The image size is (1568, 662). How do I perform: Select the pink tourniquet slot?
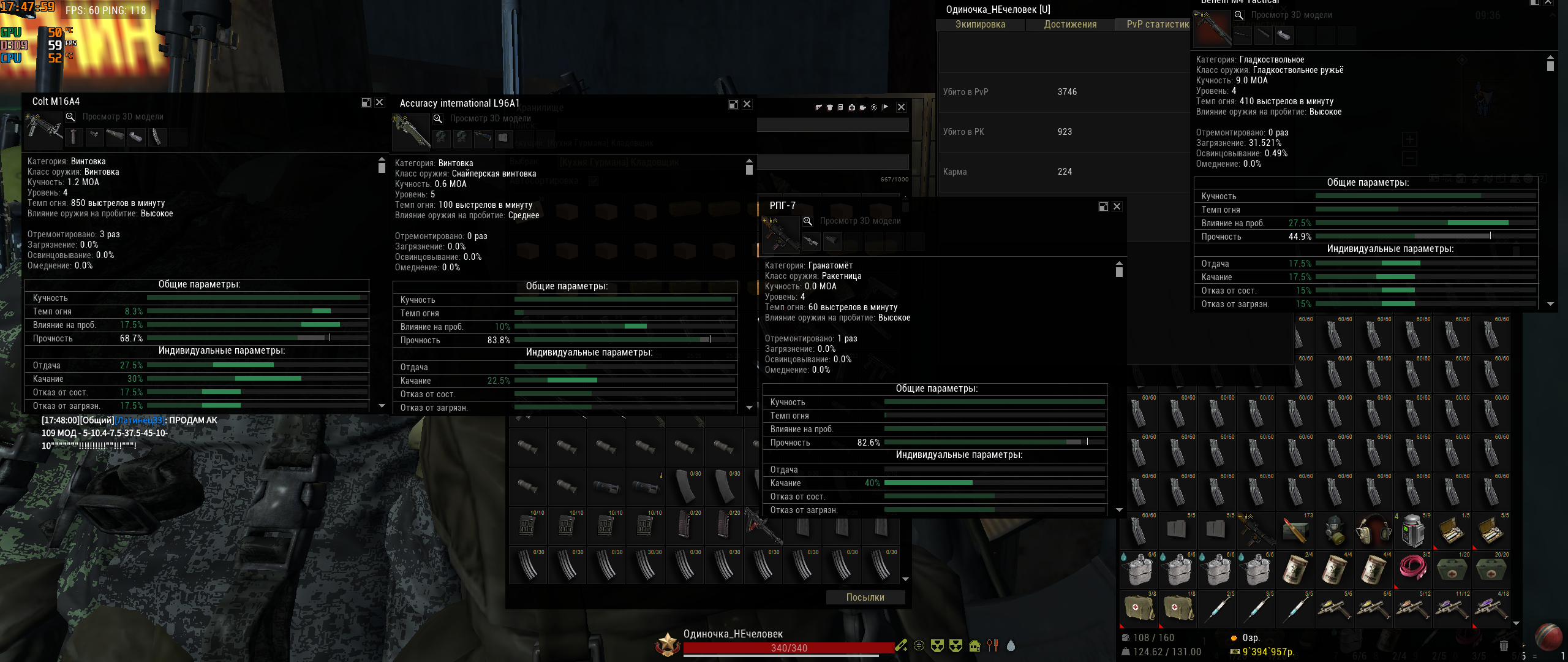click(1413, 569)
